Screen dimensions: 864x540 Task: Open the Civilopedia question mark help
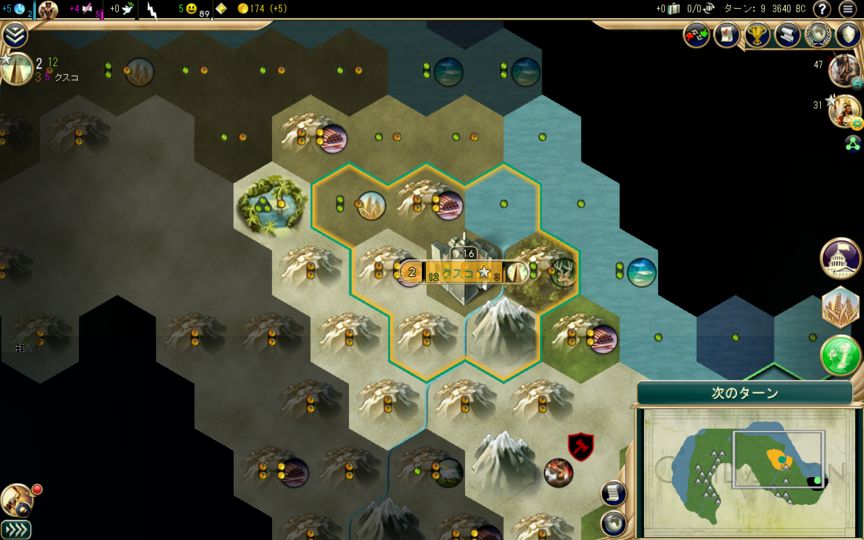click(x=822, y=9)
